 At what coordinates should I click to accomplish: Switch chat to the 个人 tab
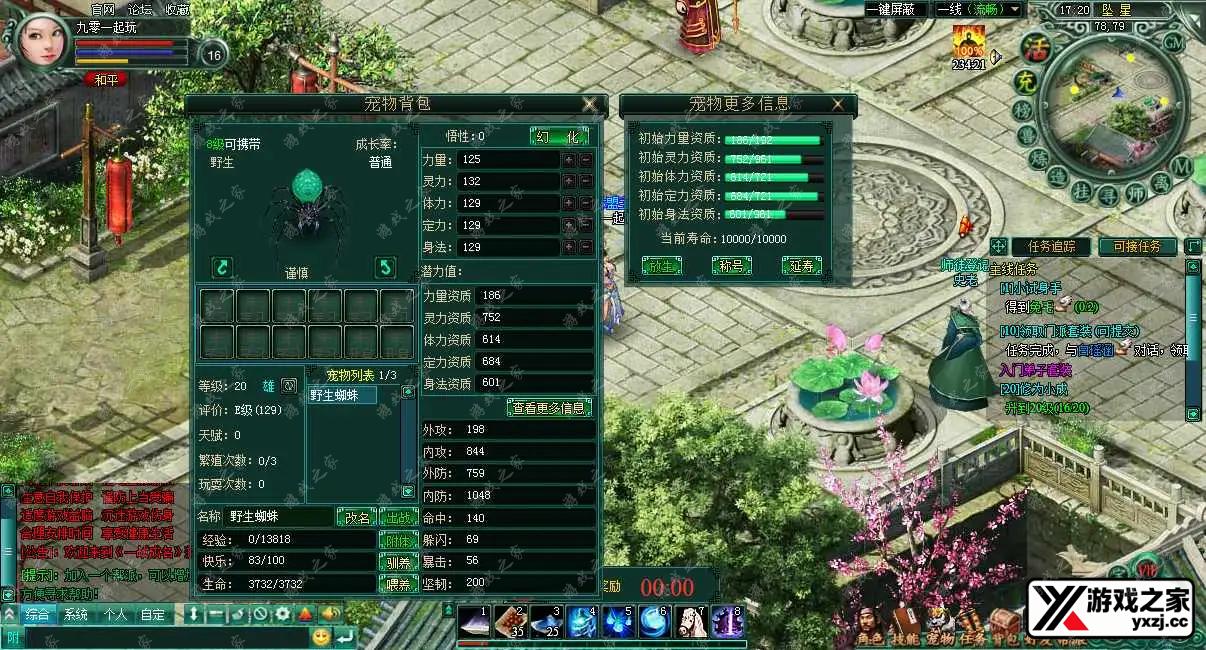click(116, 614)
